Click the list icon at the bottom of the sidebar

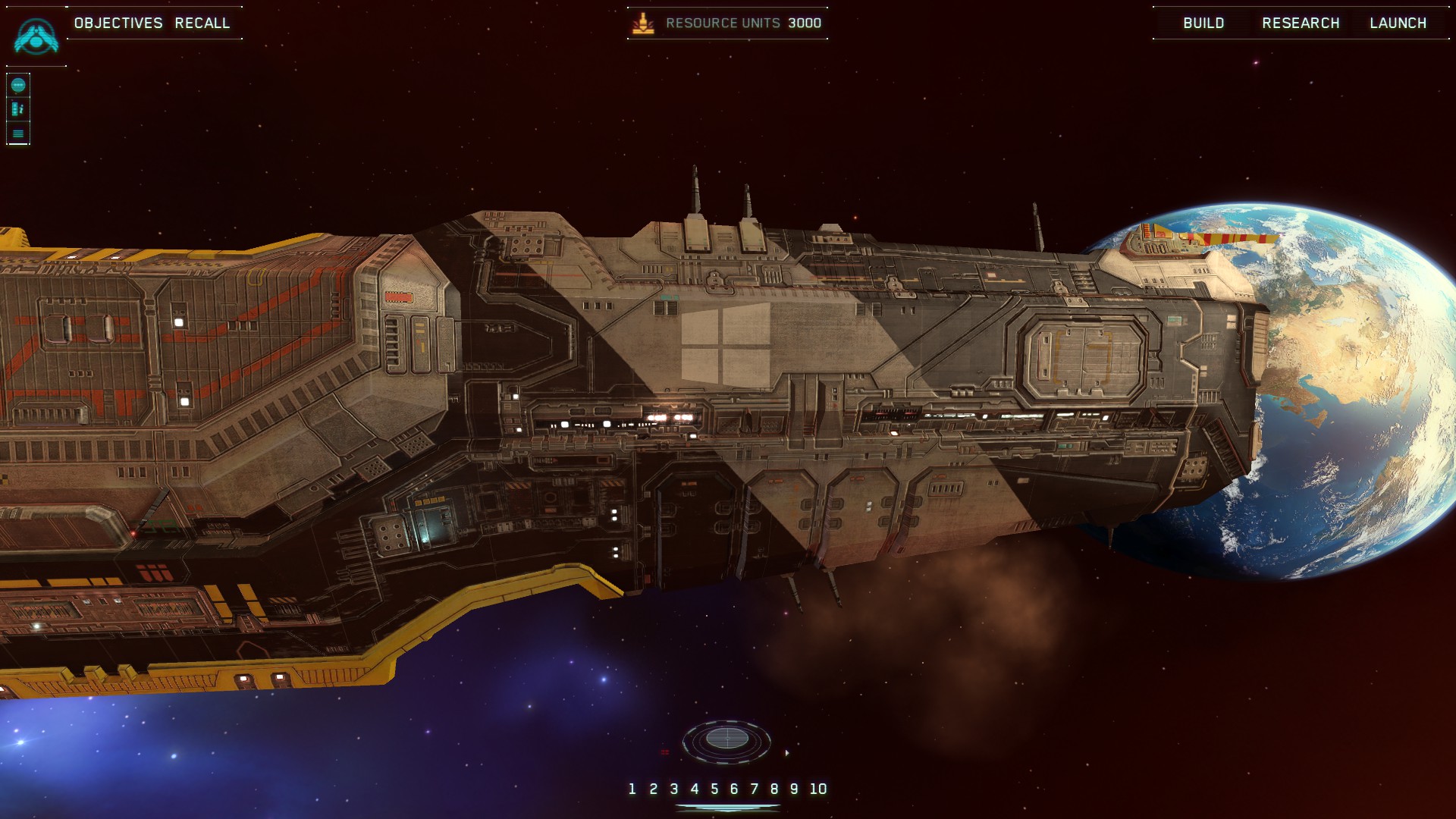(17, 133)
